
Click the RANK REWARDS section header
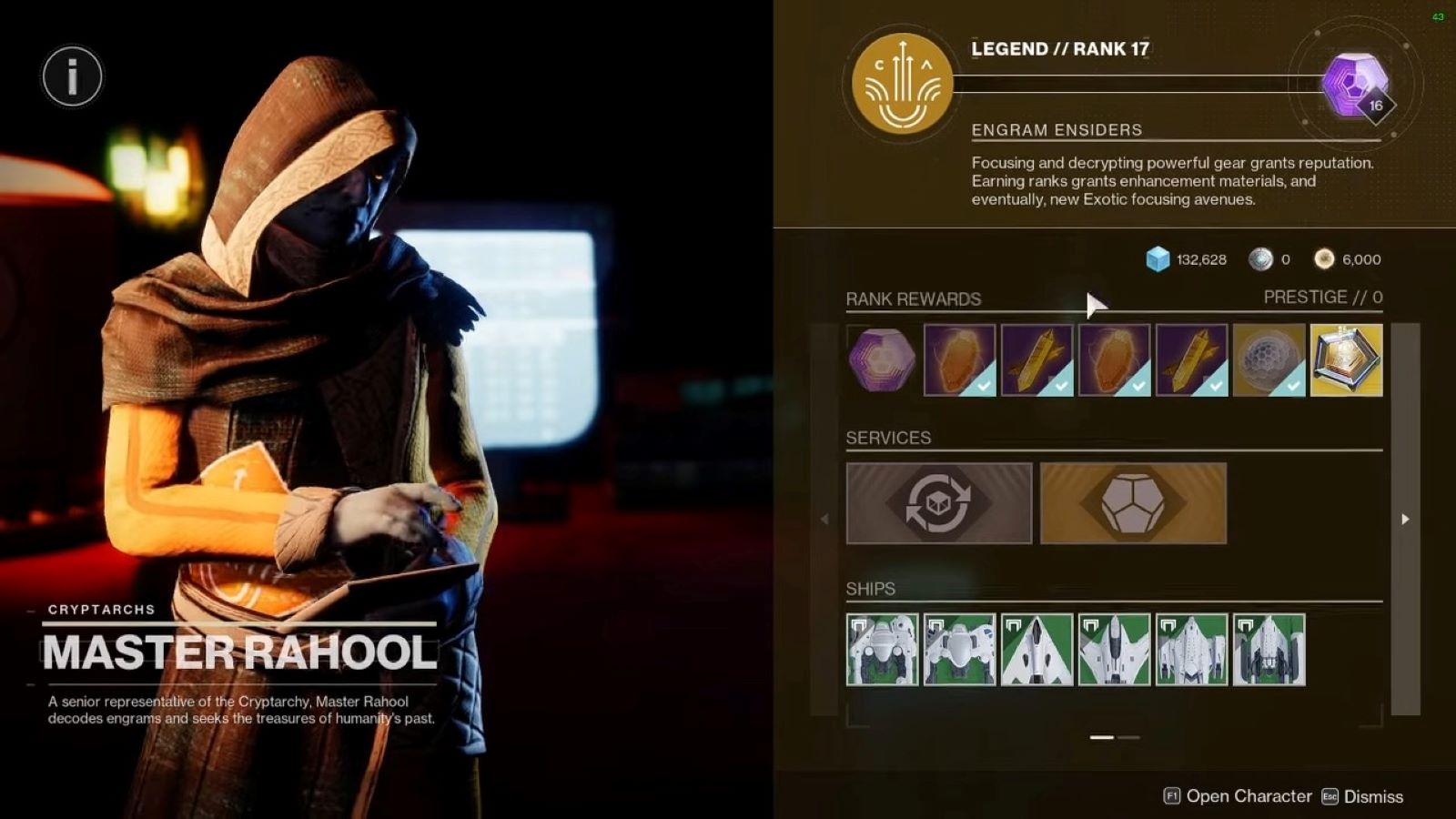(914, 298)
